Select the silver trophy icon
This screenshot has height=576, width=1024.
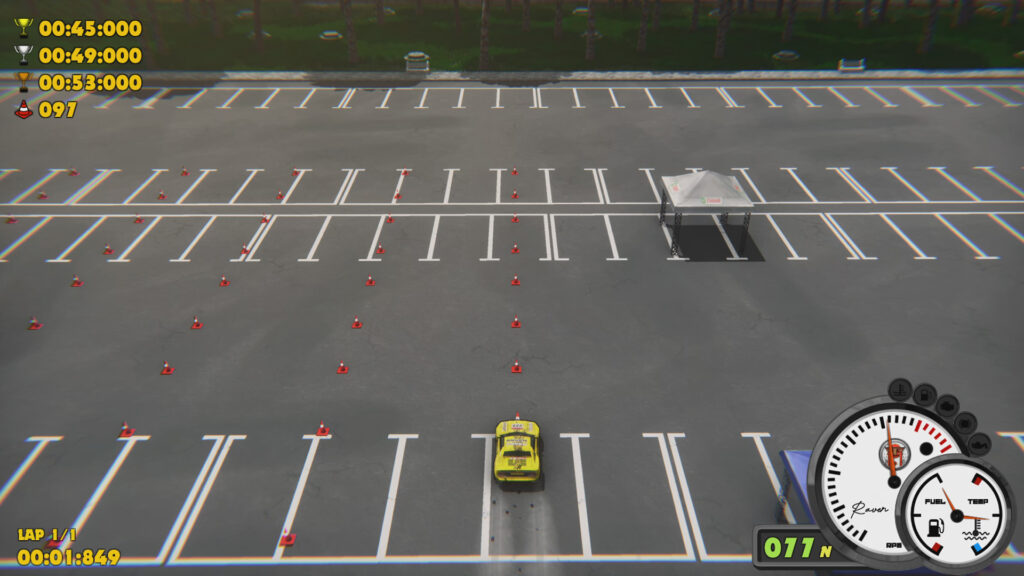tap(24, 55)
